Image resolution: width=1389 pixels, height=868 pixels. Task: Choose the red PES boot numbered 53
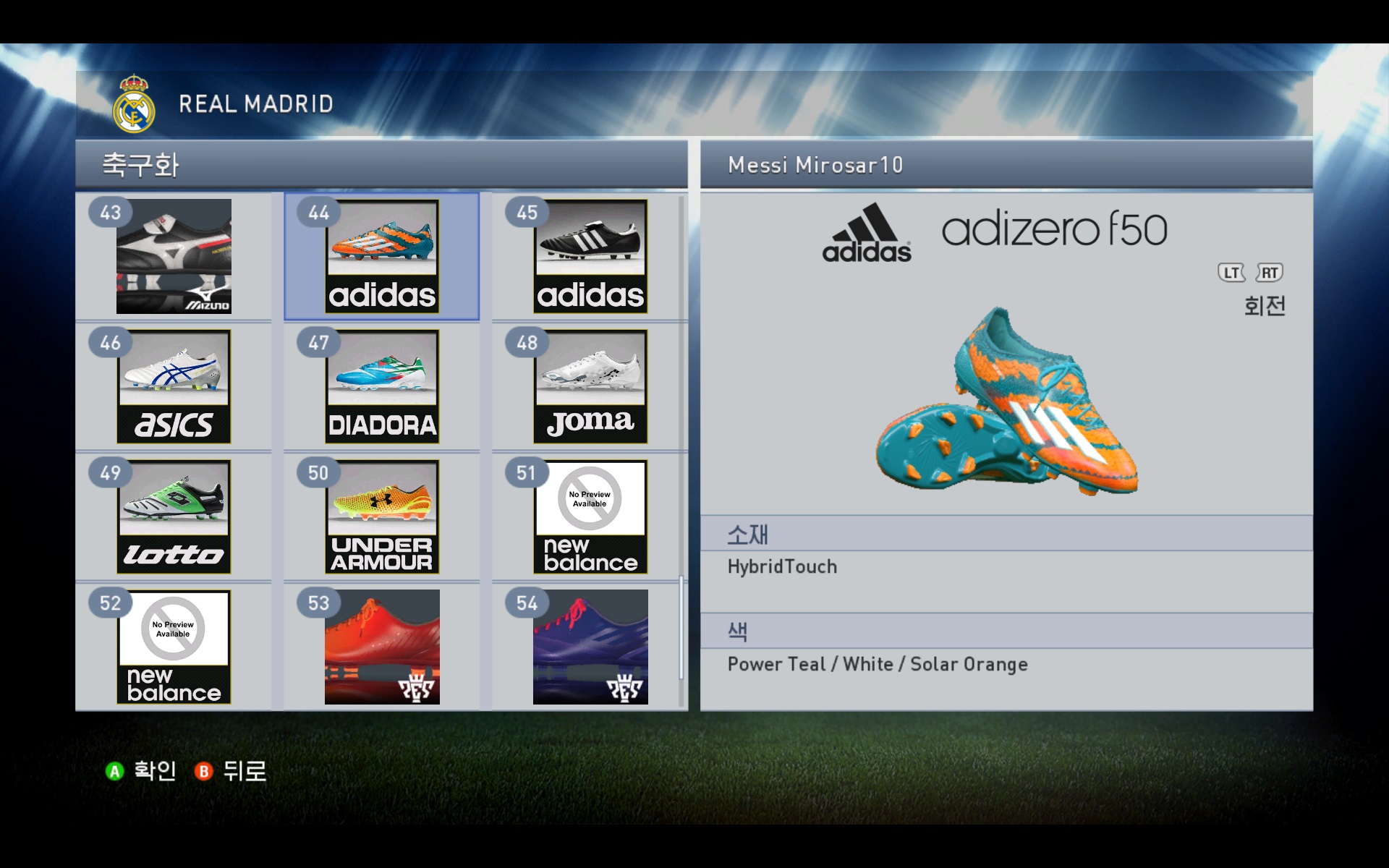pos(381,647)
